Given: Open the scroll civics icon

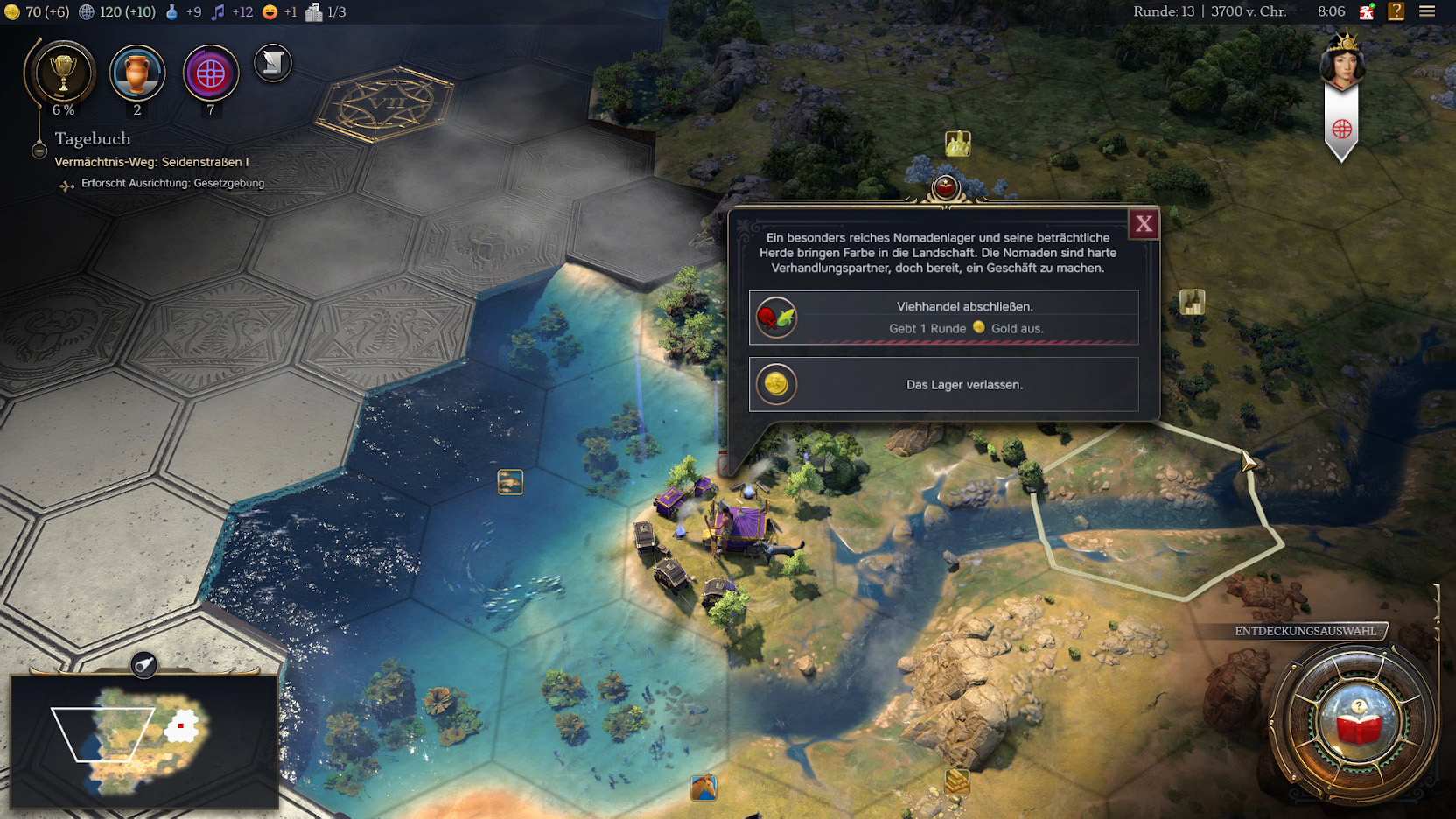Looking at the screenshot, I should click(273, 63).
